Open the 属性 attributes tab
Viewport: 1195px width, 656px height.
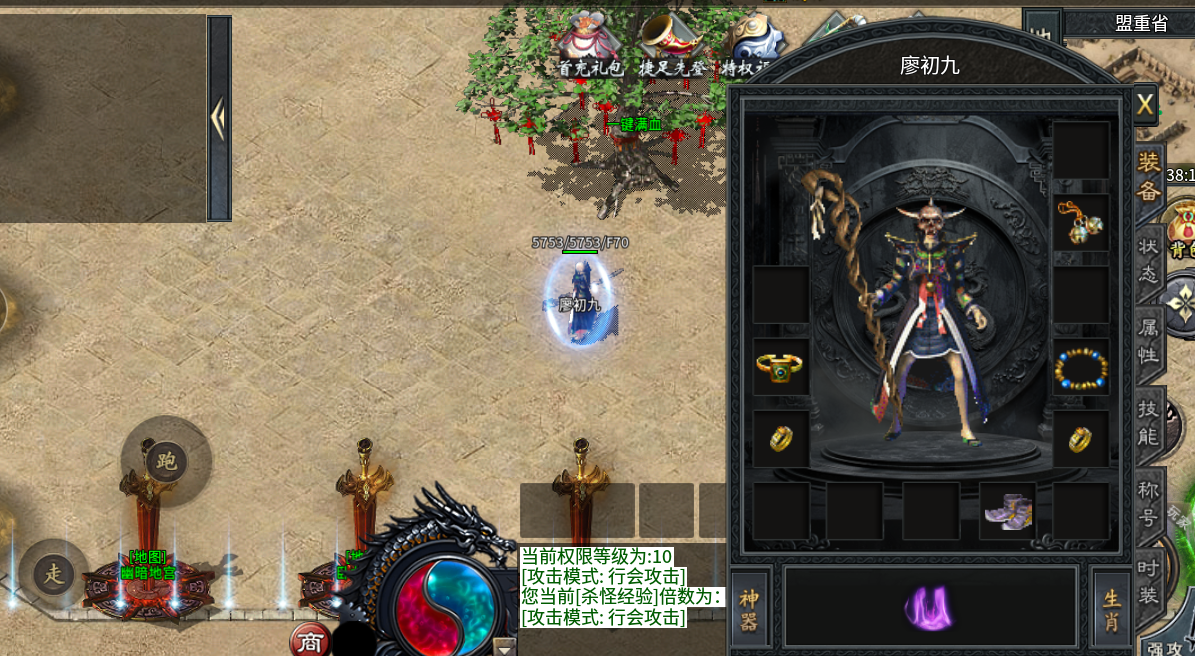tap(1148, 341)
